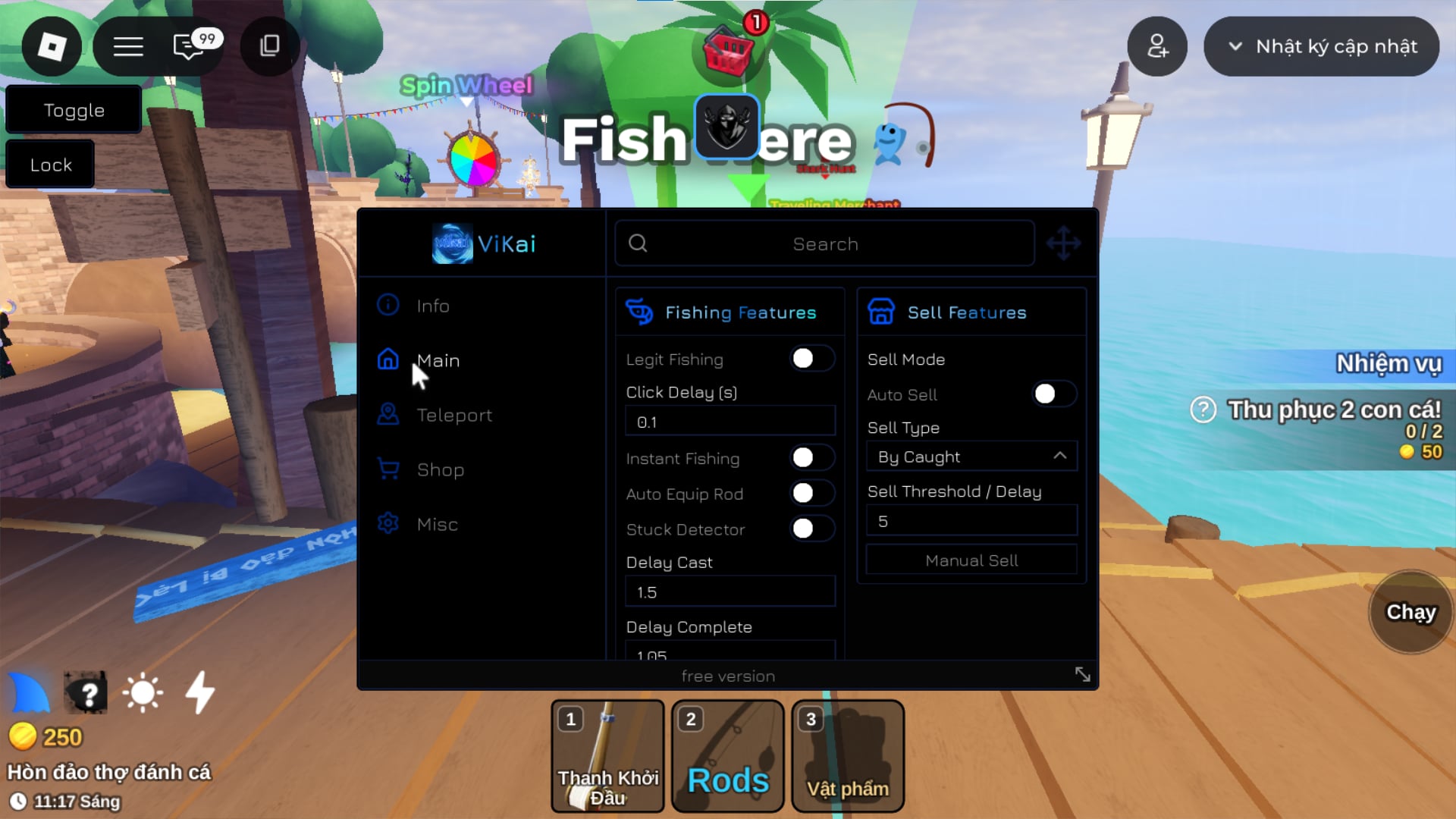Enable Instant Fishing

click(x=811, y=458)
